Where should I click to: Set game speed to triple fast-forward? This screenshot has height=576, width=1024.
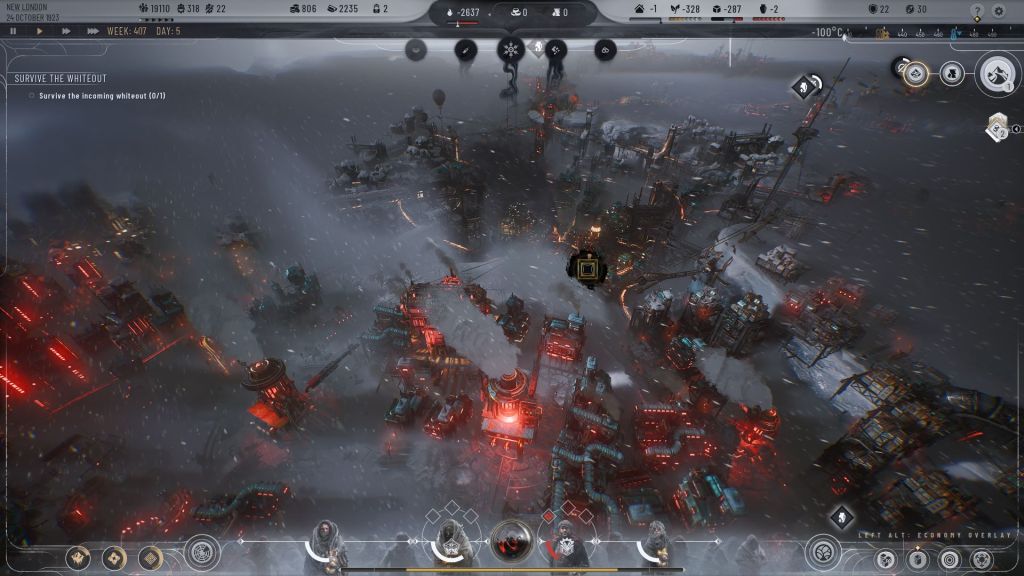pyautogui.click(x=93, y=31)
